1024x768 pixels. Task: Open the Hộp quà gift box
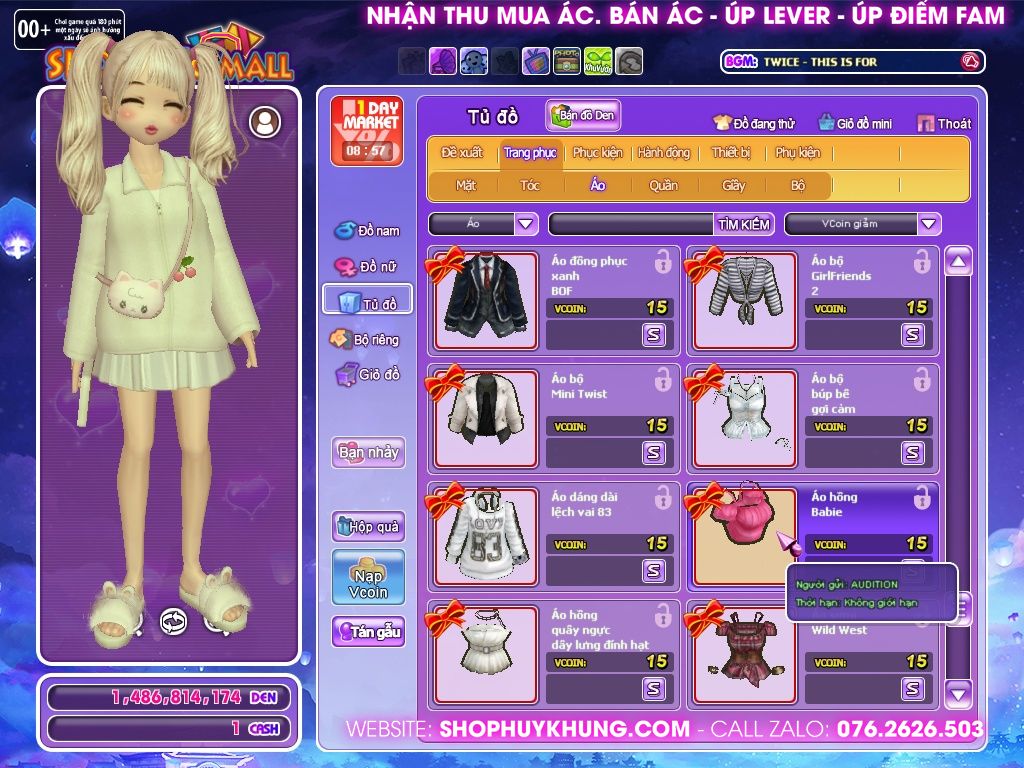(368, 526)
